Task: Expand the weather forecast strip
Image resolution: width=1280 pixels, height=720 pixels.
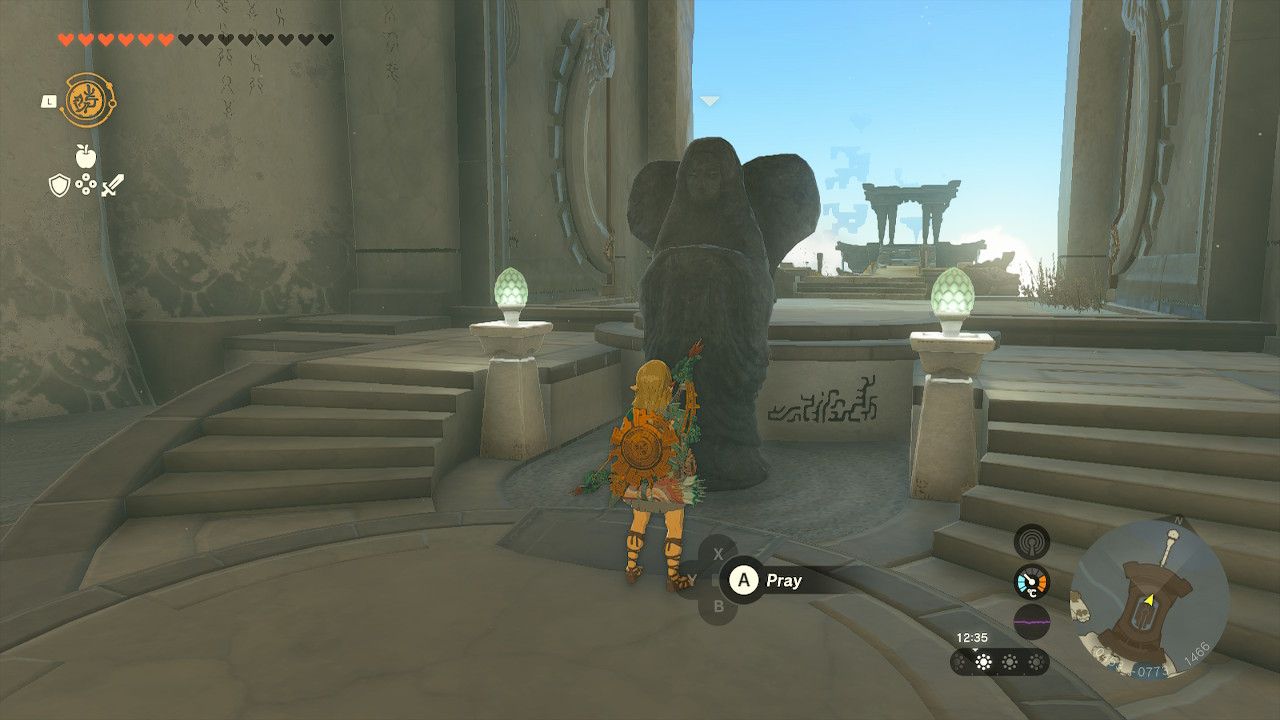Action: (x=998, y=662)
